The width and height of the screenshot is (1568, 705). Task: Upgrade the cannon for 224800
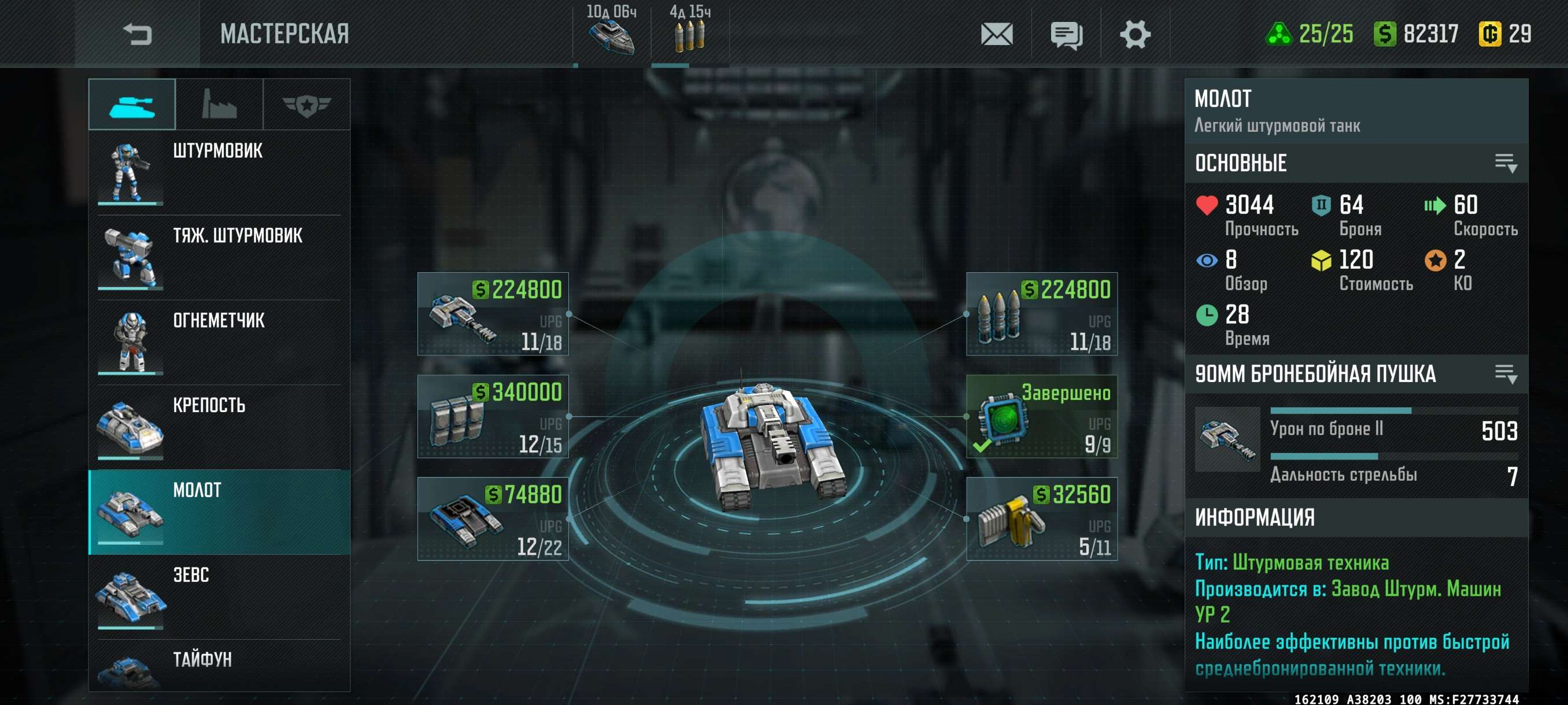[493, 314]
